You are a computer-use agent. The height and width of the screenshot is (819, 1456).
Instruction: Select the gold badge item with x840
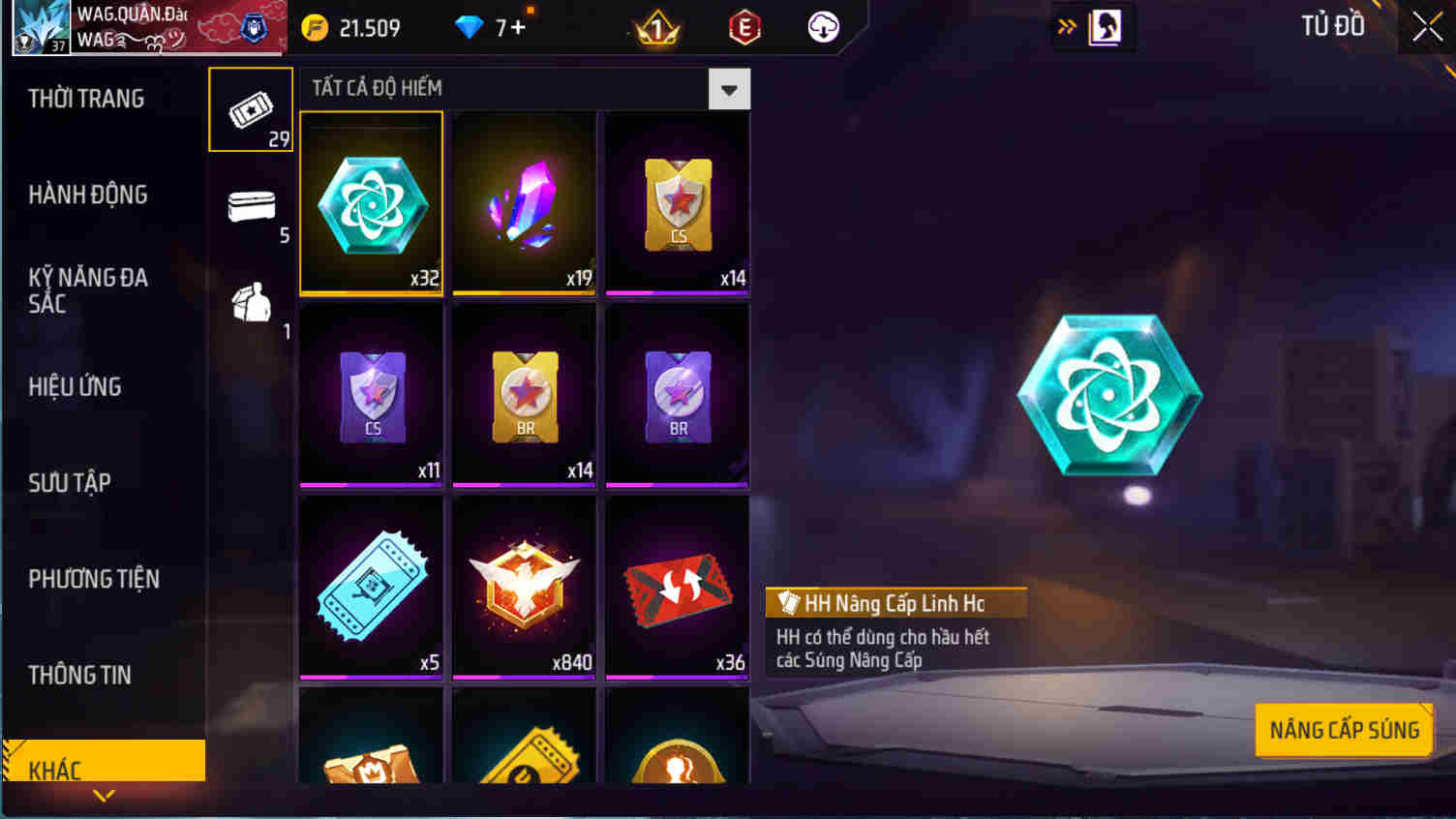tap(523, 587)
